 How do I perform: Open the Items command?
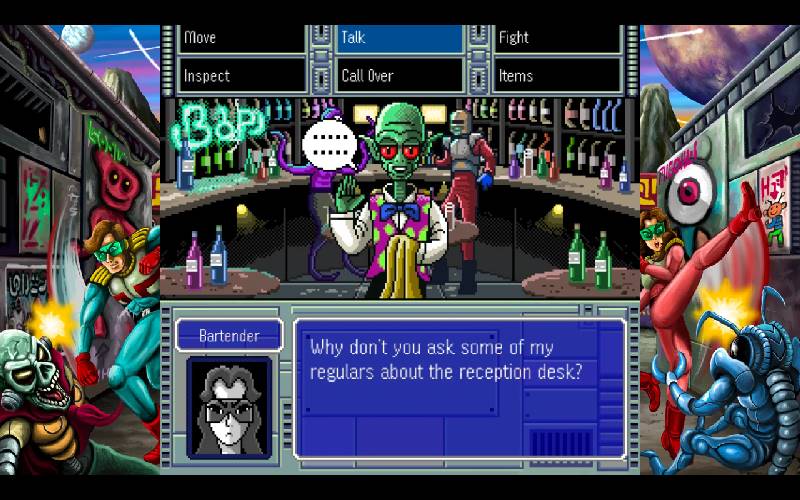pyautogui.click(x=557, y=76)
